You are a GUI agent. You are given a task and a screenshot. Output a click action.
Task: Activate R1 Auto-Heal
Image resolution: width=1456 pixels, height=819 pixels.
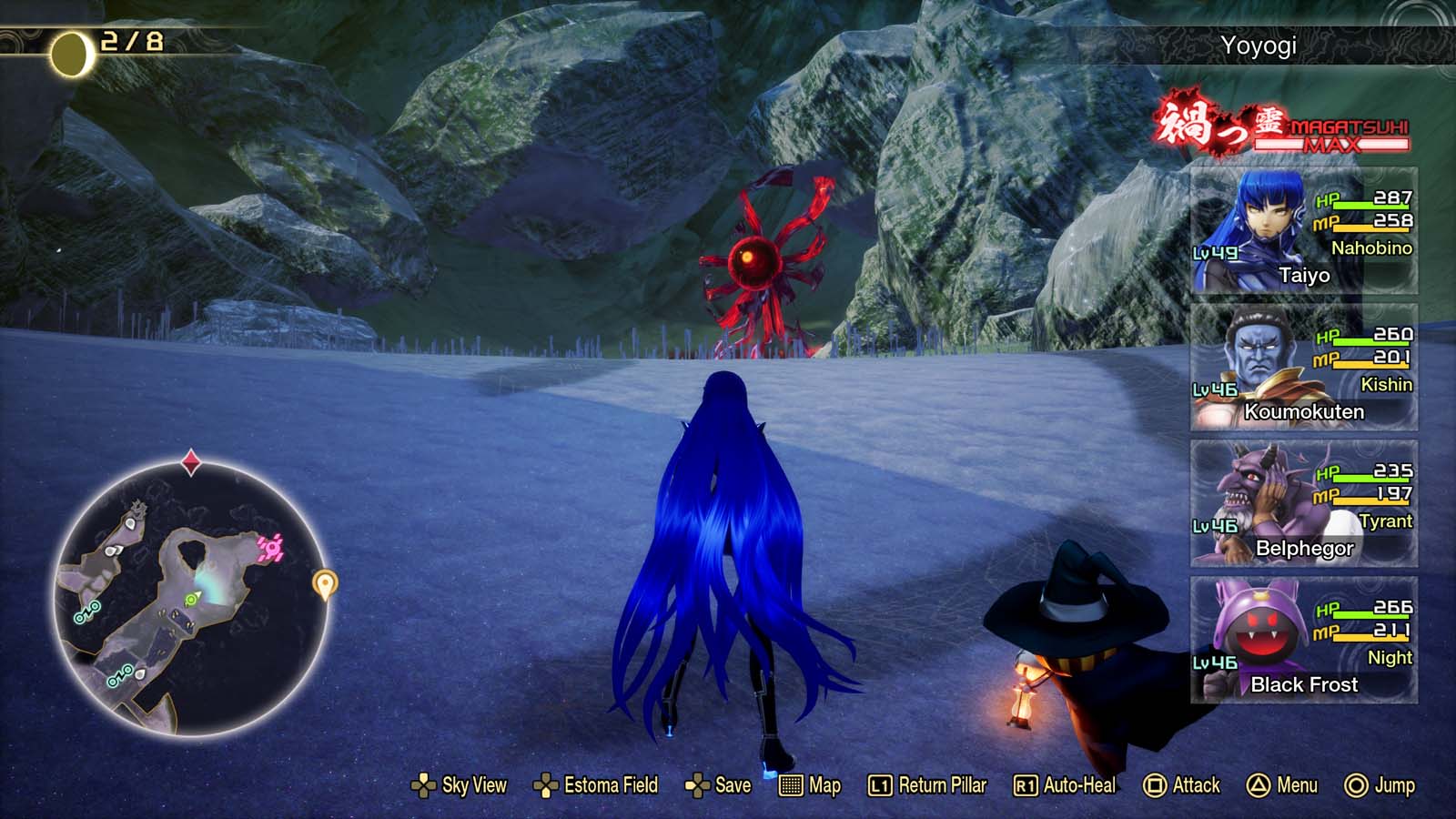click(1025, 784)
